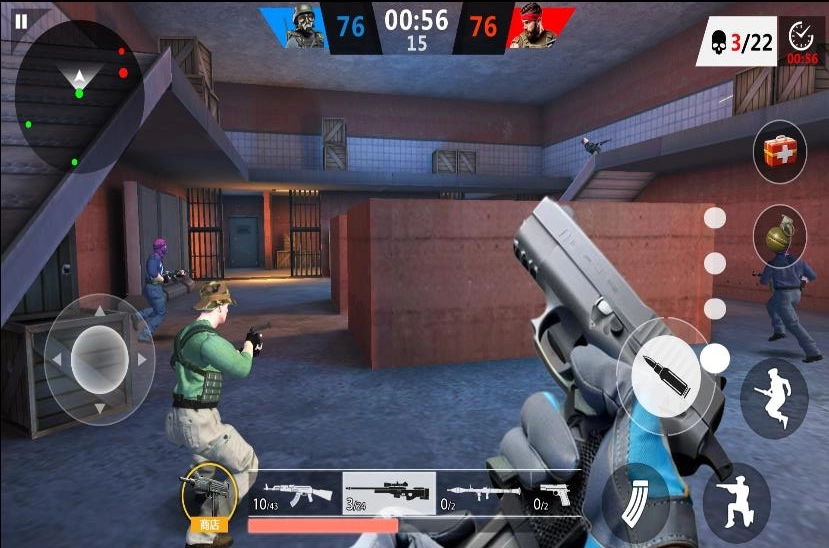Open the weapon shop button

click(208, 498)
